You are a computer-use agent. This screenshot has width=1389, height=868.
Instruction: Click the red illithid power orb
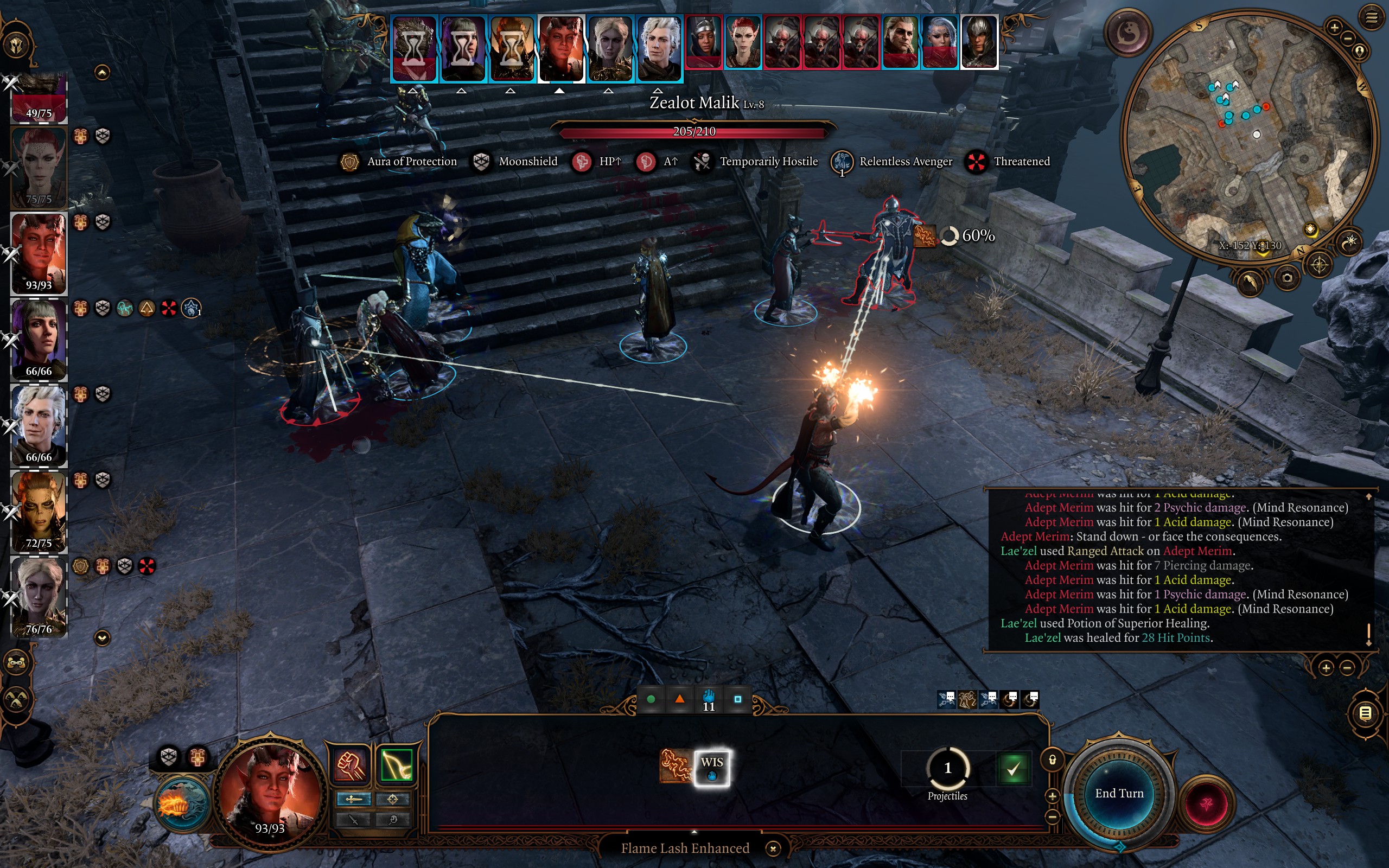pyautogui.click(x=1206, y=803)
